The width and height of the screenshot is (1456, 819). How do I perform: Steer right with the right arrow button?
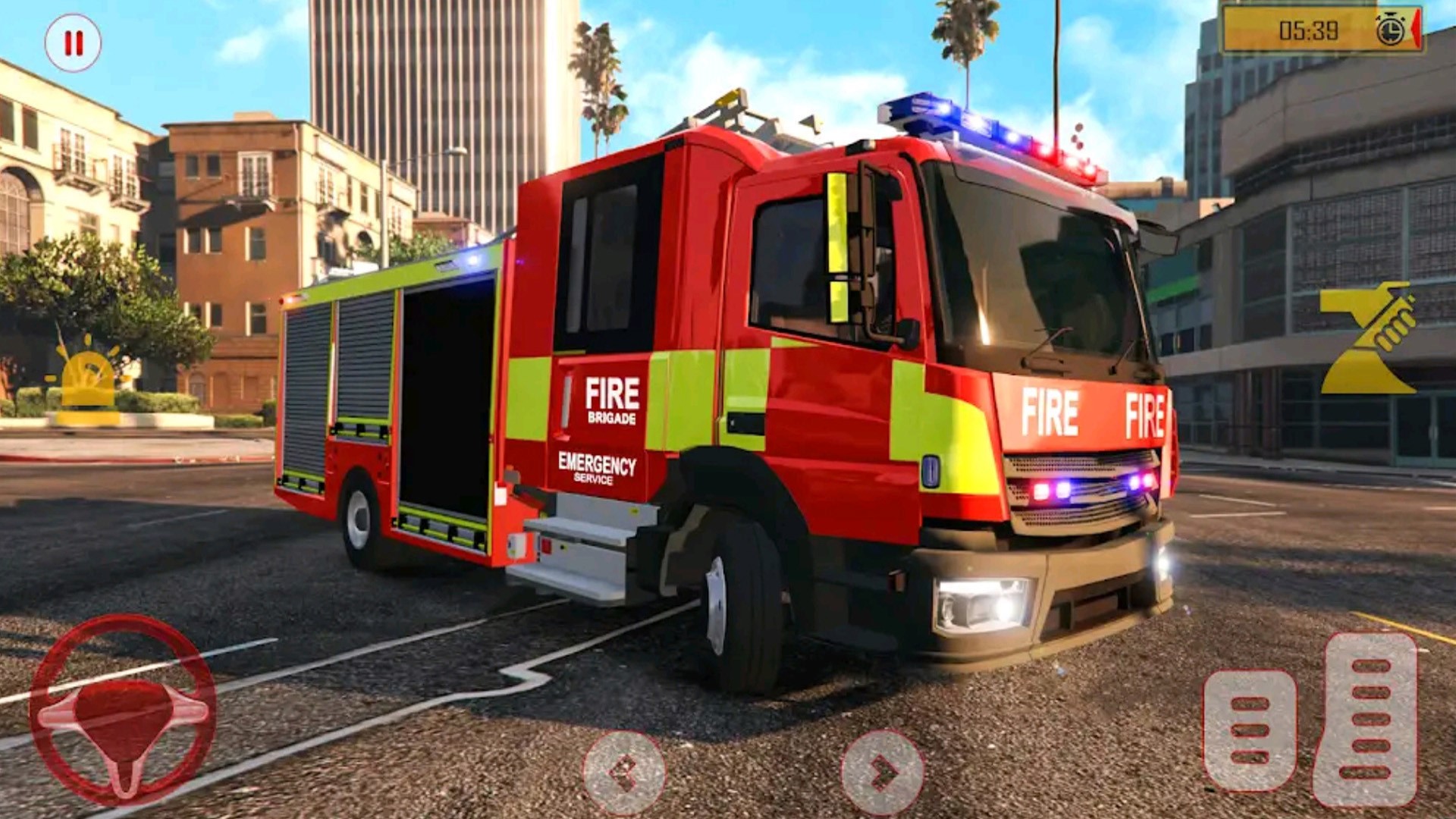tap(883, 773)
